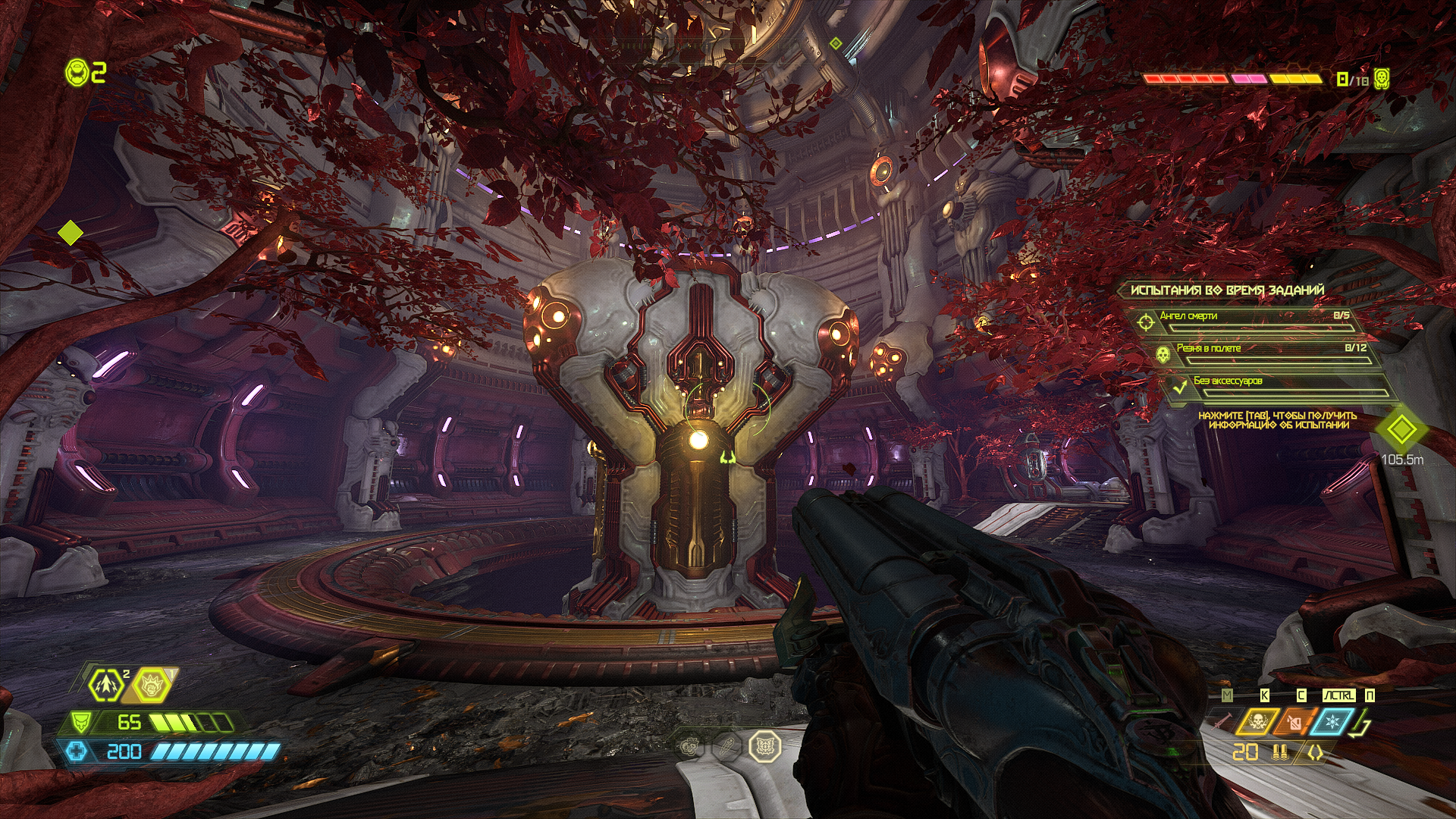Select the highlighted octagonal rune icon

pyautogui.click(x=765, y=746)
